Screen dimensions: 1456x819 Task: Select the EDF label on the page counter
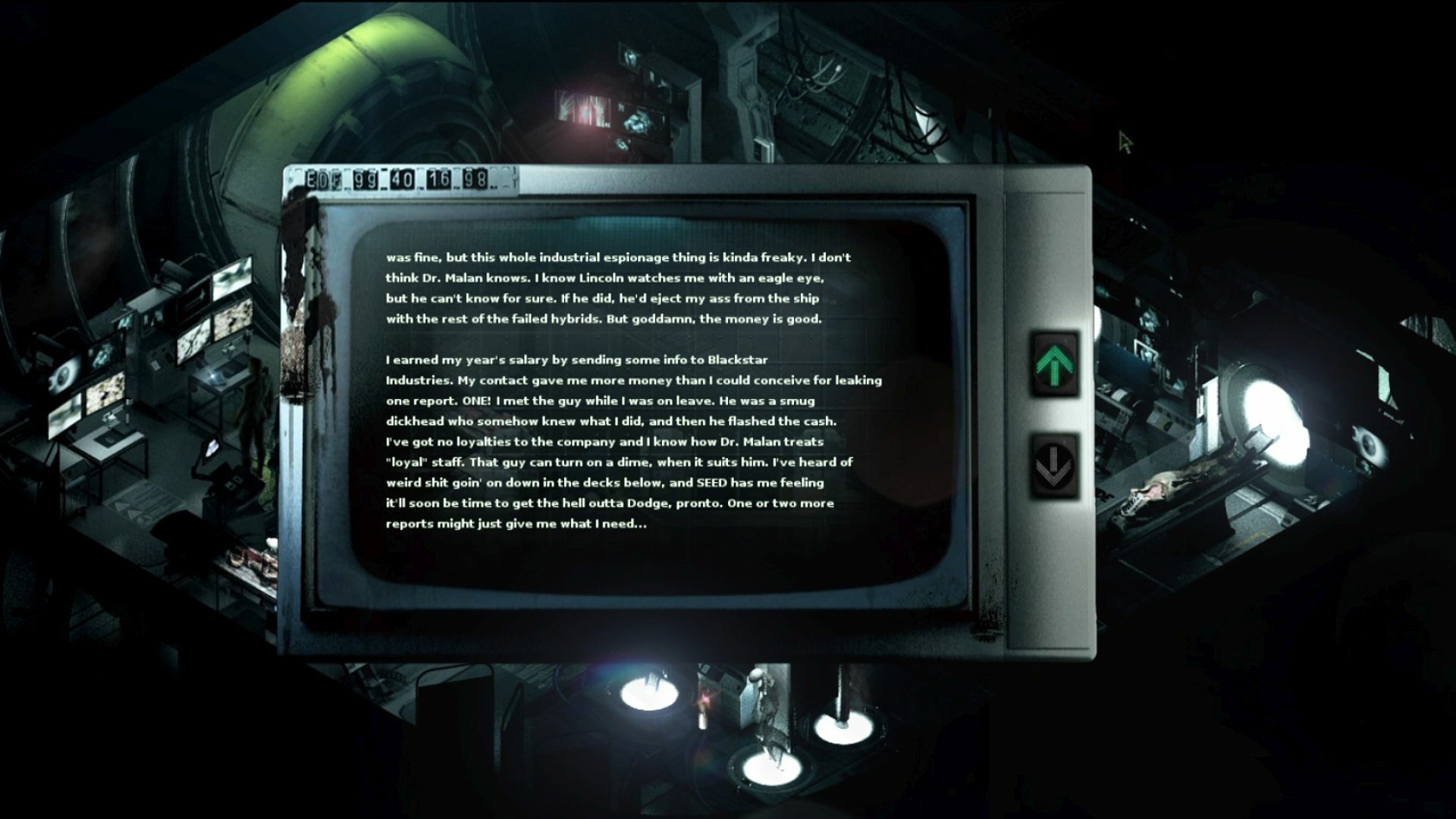coord(322,180)
